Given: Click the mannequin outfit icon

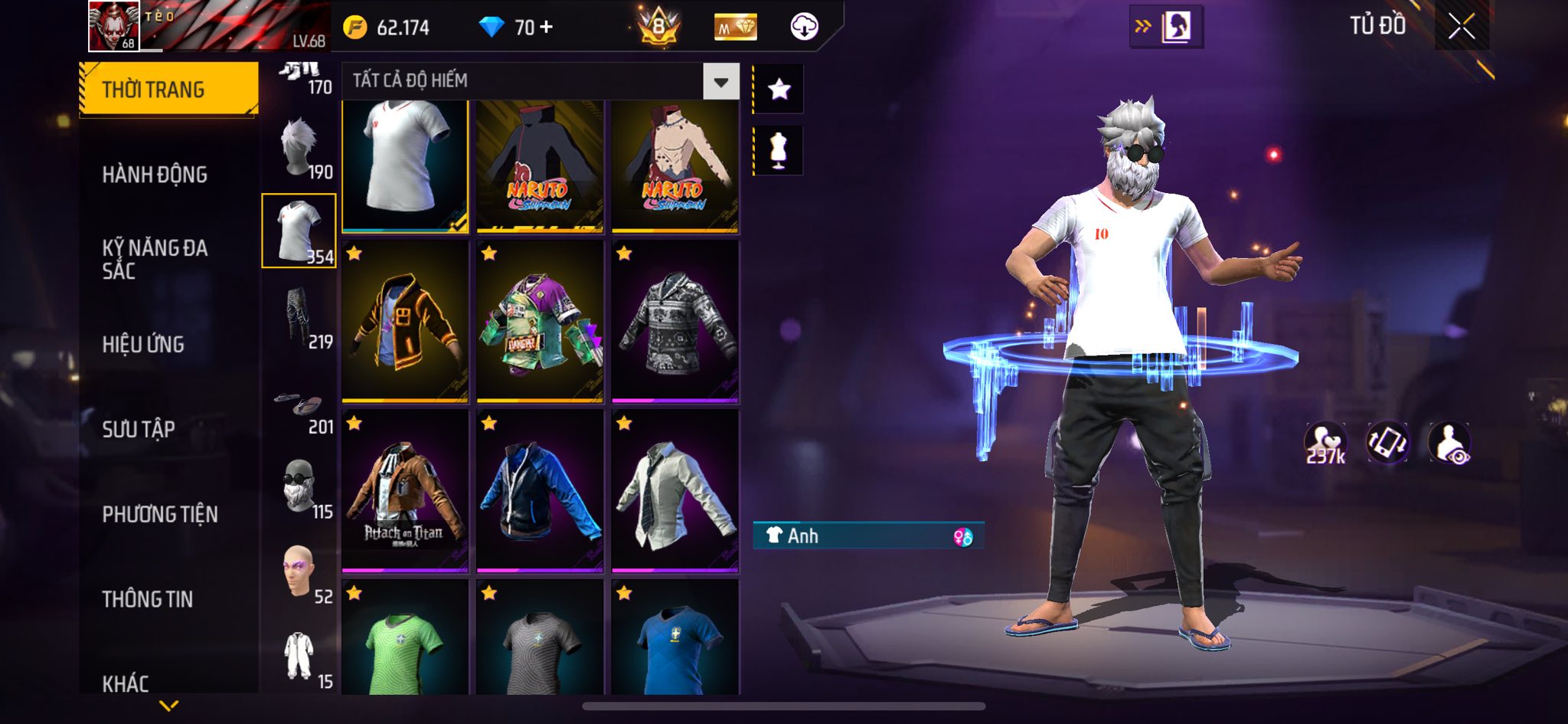Looking at the screenshot, I should tap(779, 150).
